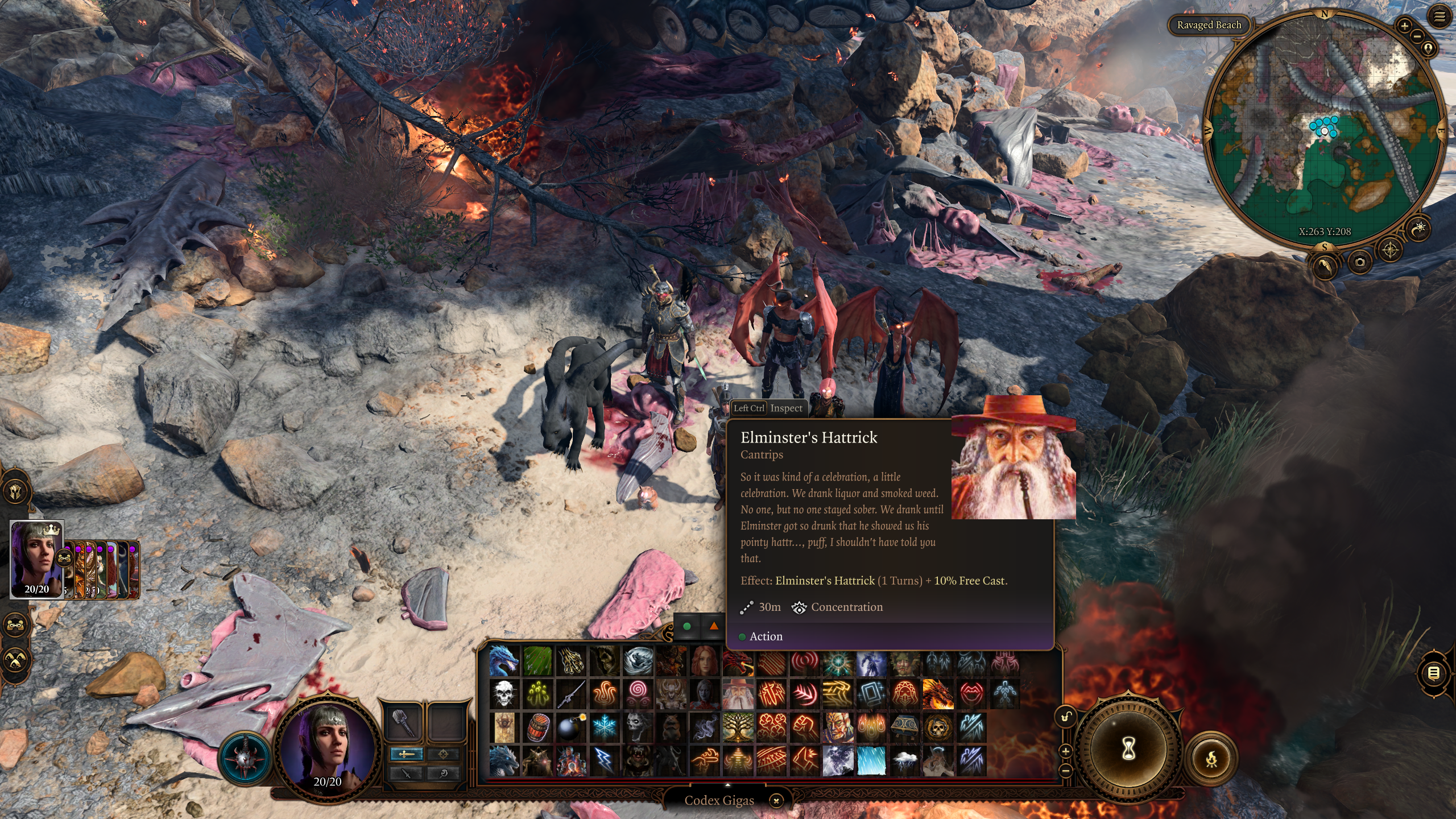Open the helmet character sheet button
This screenshot has height=819, width=1456.
[15, 491]
